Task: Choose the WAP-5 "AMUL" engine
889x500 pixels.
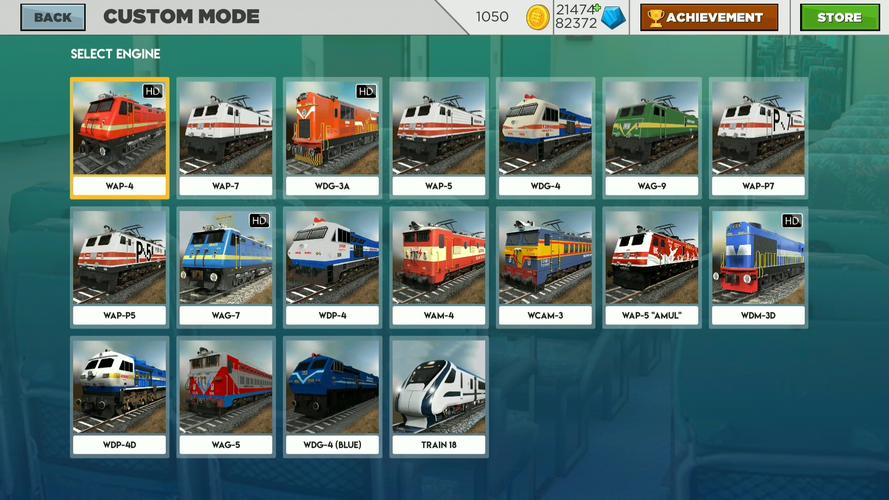Action: (652, 267)
